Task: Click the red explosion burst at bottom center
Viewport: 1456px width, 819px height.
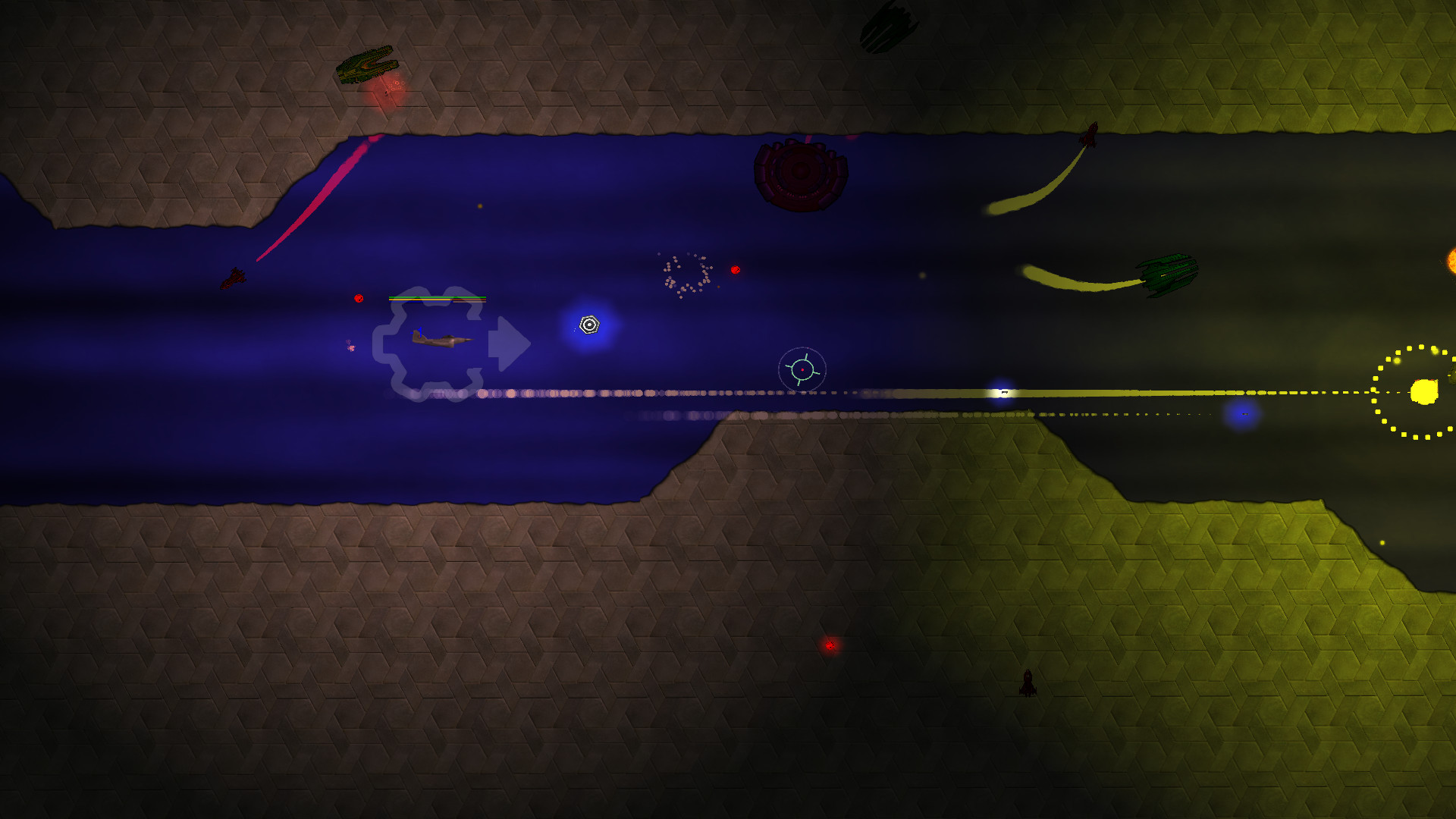Action: [829, 645]
